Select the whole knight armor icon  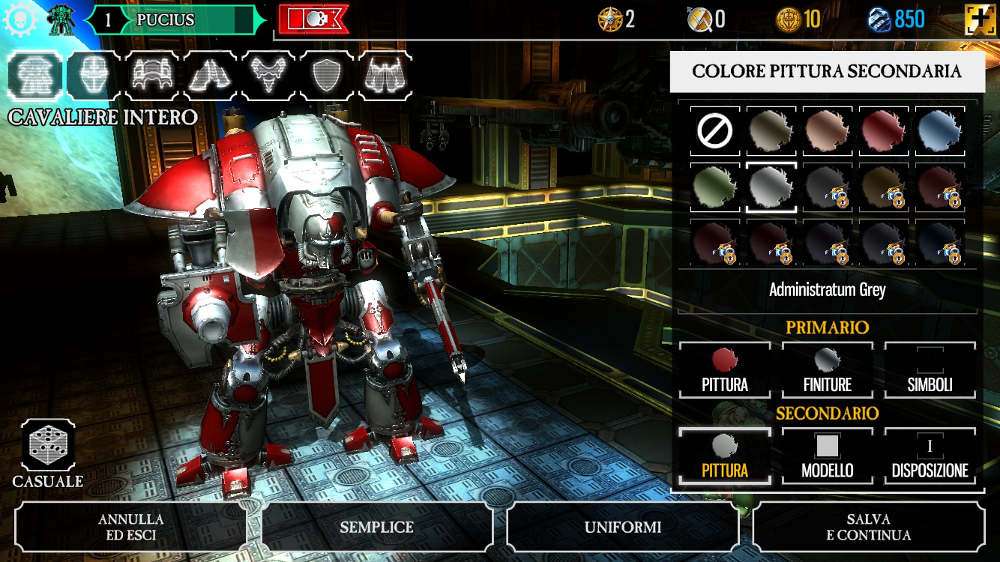(x=34, y=74)
